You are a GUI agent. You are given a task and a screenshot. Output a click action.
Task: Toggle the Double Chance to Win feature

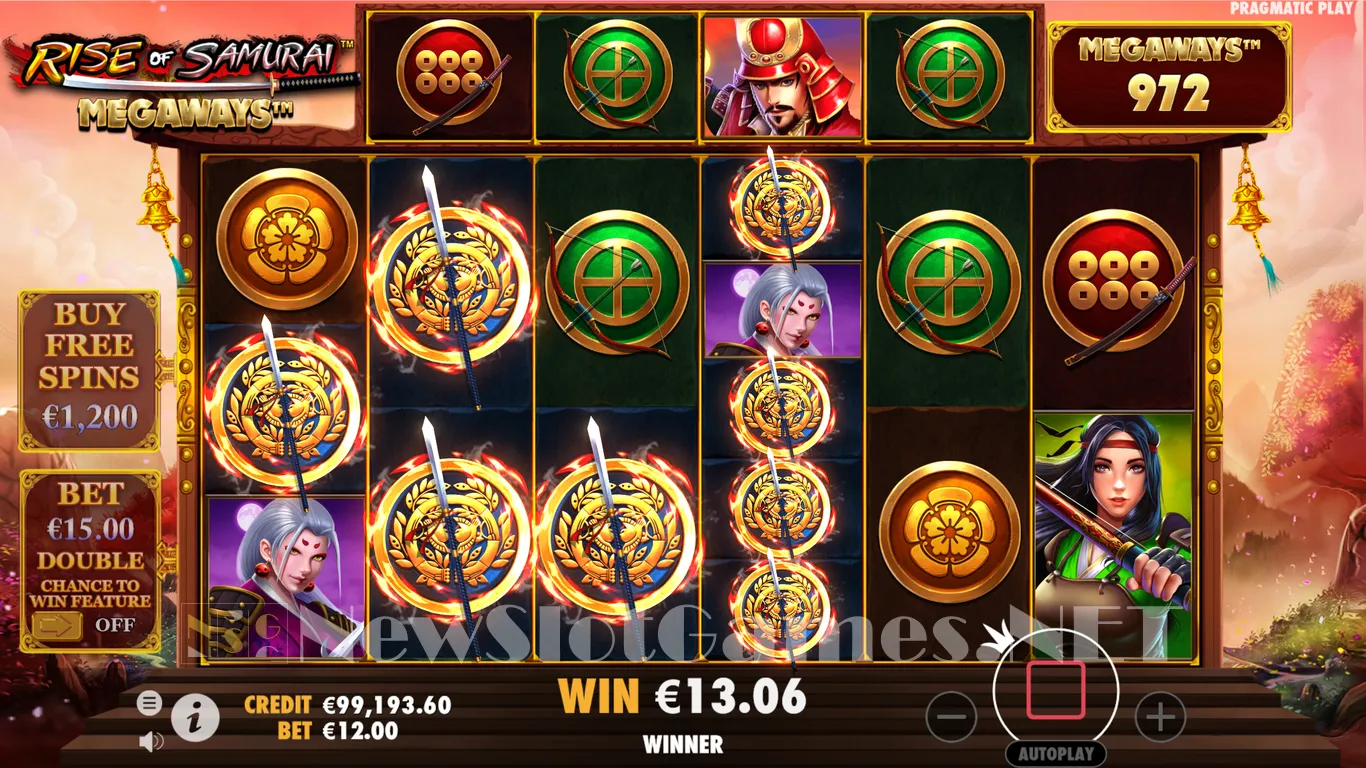(x=58, y=625)
